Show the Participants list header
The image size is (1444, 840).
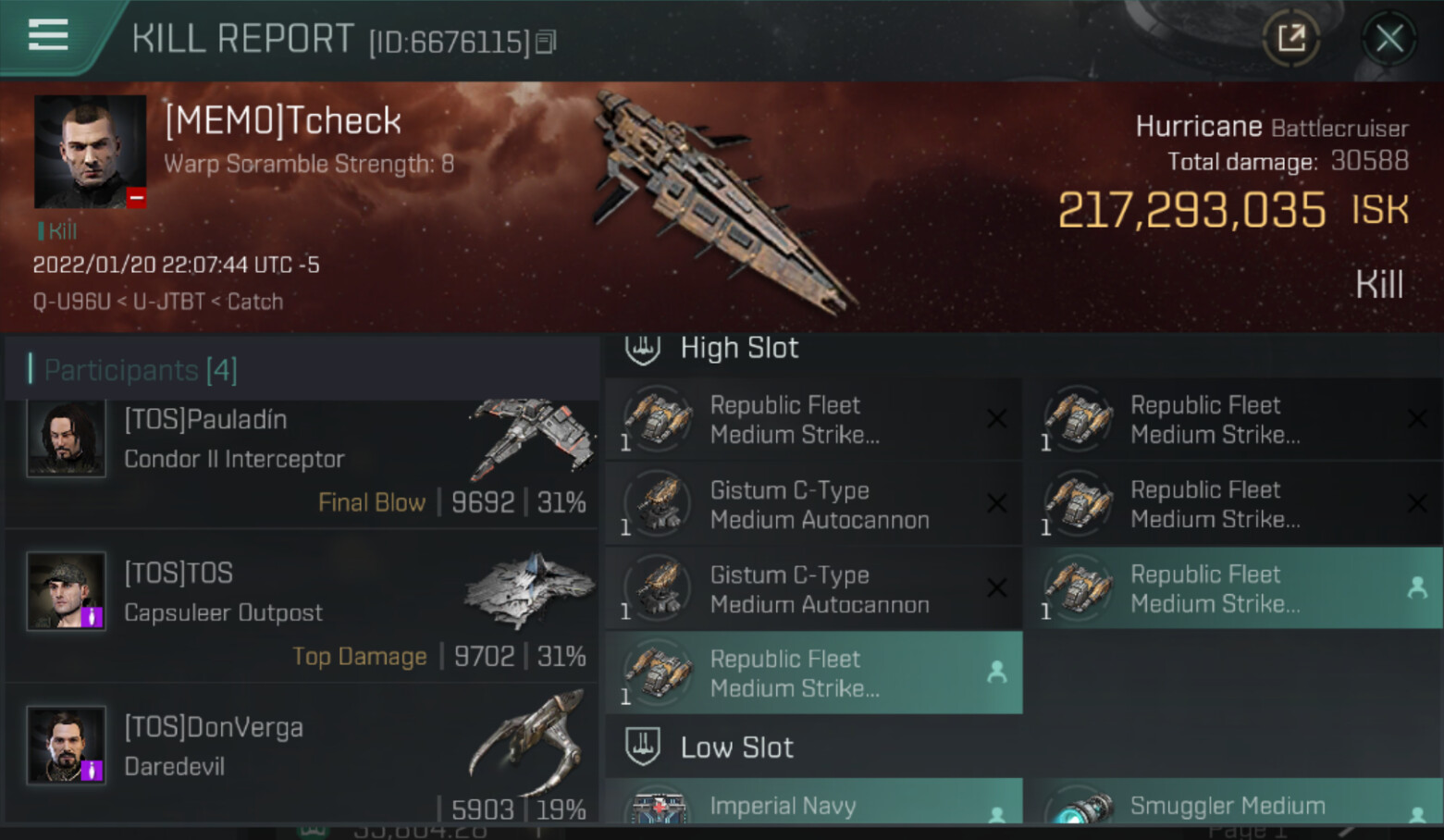click(x=141, y=370)
